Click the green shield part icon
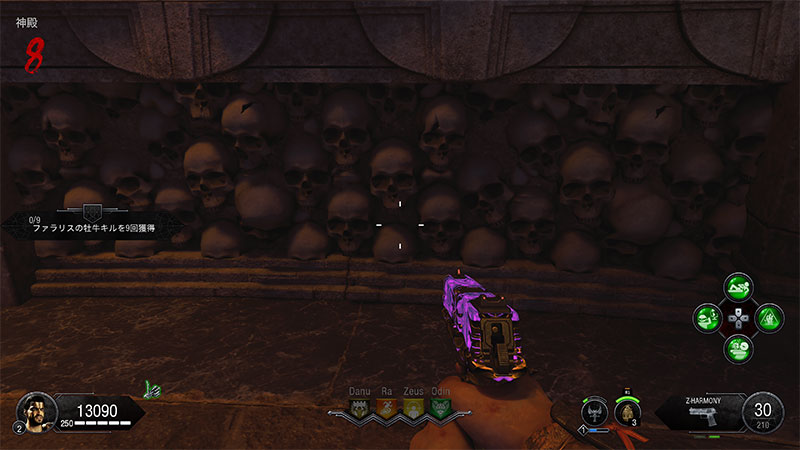Screen dimensions: 800x450 [x=152, y=386]
